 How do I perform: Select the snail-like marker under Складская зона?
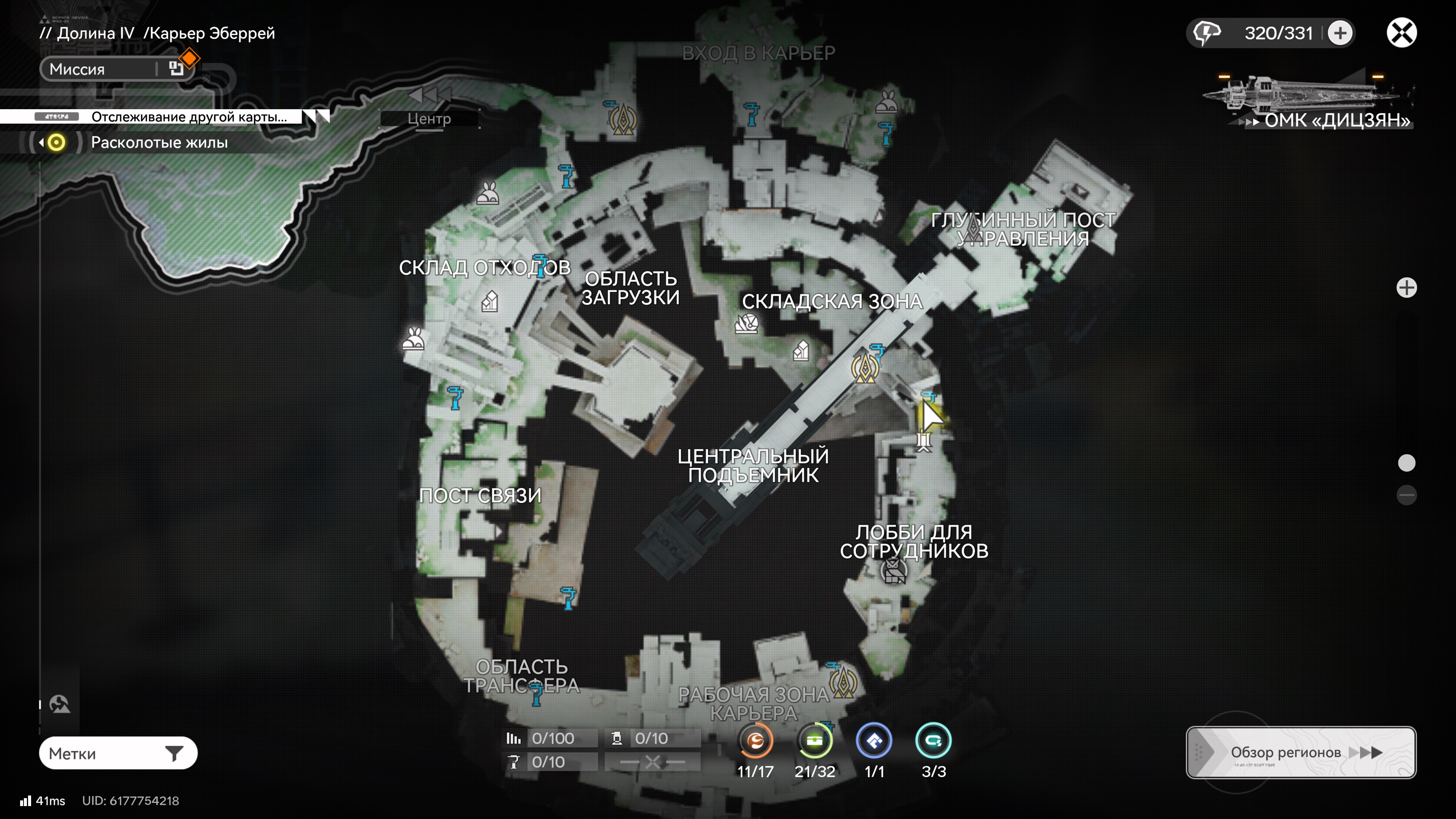coord(746,324)
